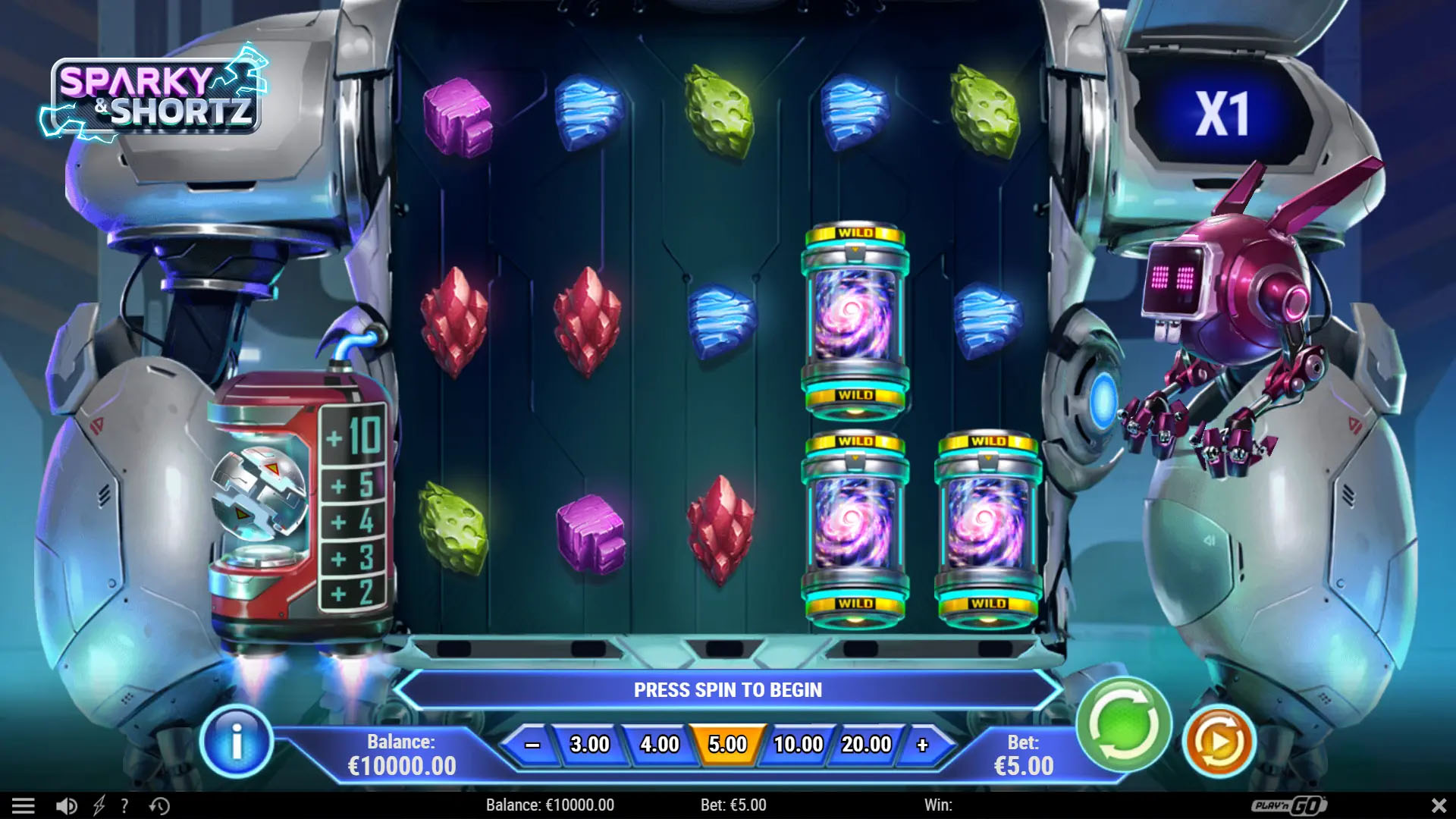This screenshot has width=1456, height=819.
Task: Pick the 20.00 bet amount
Action: click(866, 745)
